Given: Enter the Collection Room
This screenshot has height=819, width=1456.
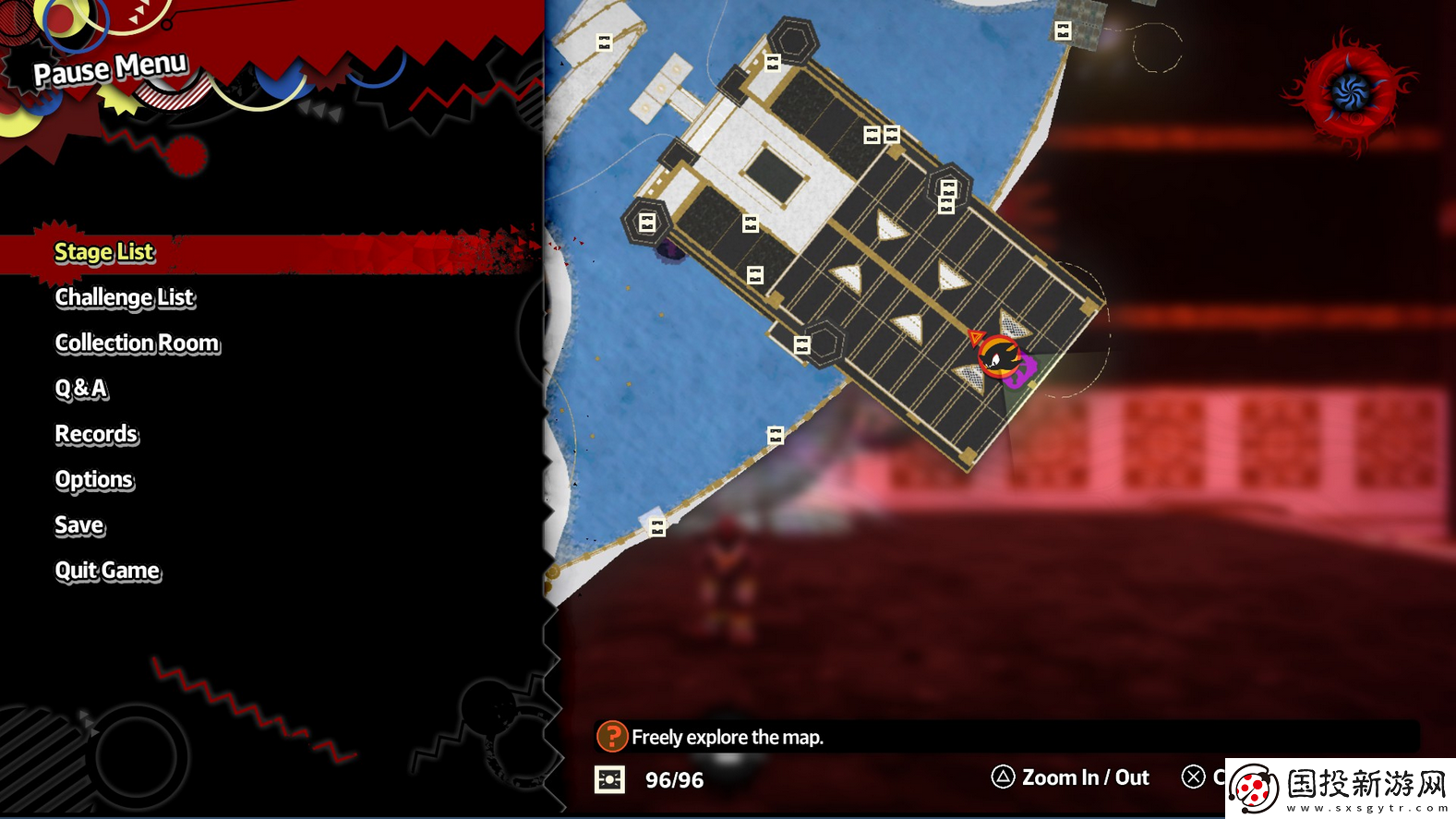Looking at the screenshot, I should [x=138, y=343].
